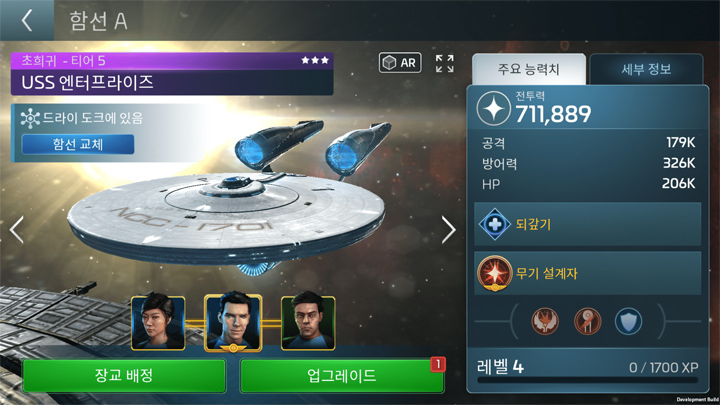Tap the blue shield trait icon

[628, 322]
